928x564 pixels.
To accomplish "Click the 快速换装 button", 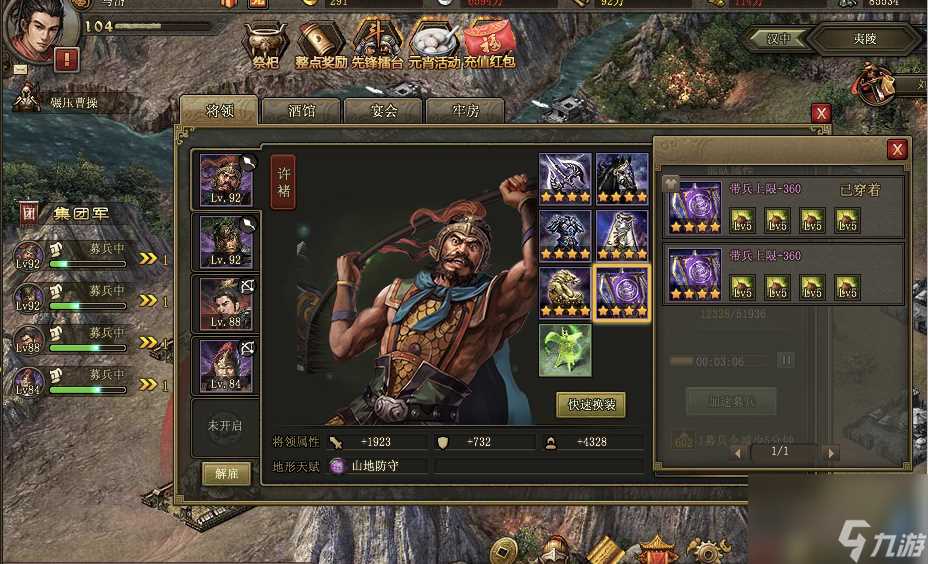I will tap(590, 405).
